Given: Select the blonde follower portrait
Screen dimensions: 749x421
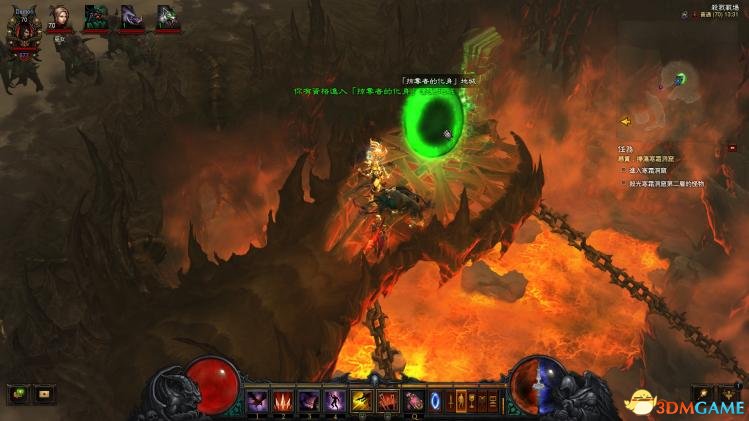Looking at the screenshot, I should pos(62,17).
